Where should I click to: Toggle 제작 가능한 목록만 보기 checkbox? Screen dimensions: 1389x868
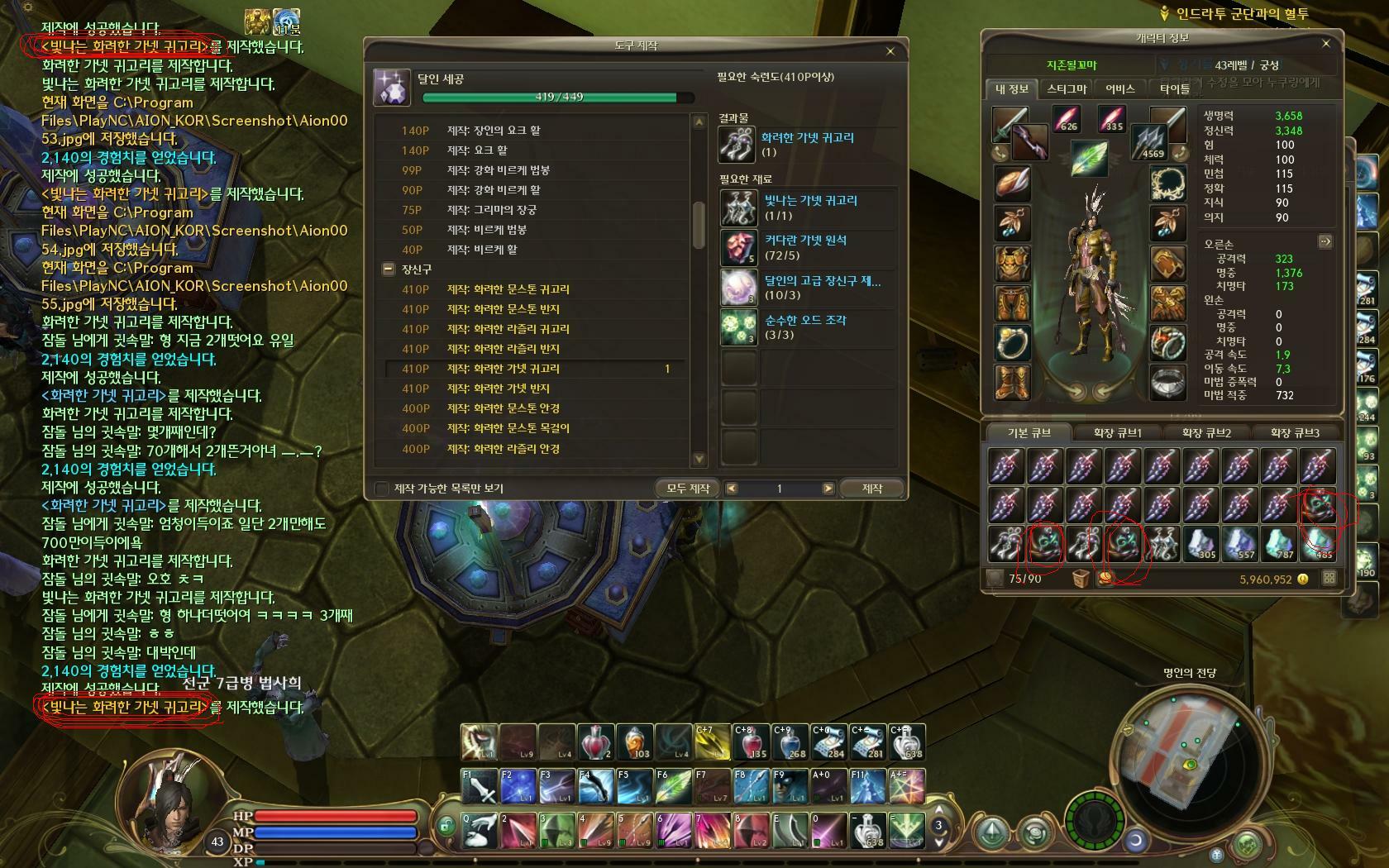pyautogui.click(x=382, y=489)
